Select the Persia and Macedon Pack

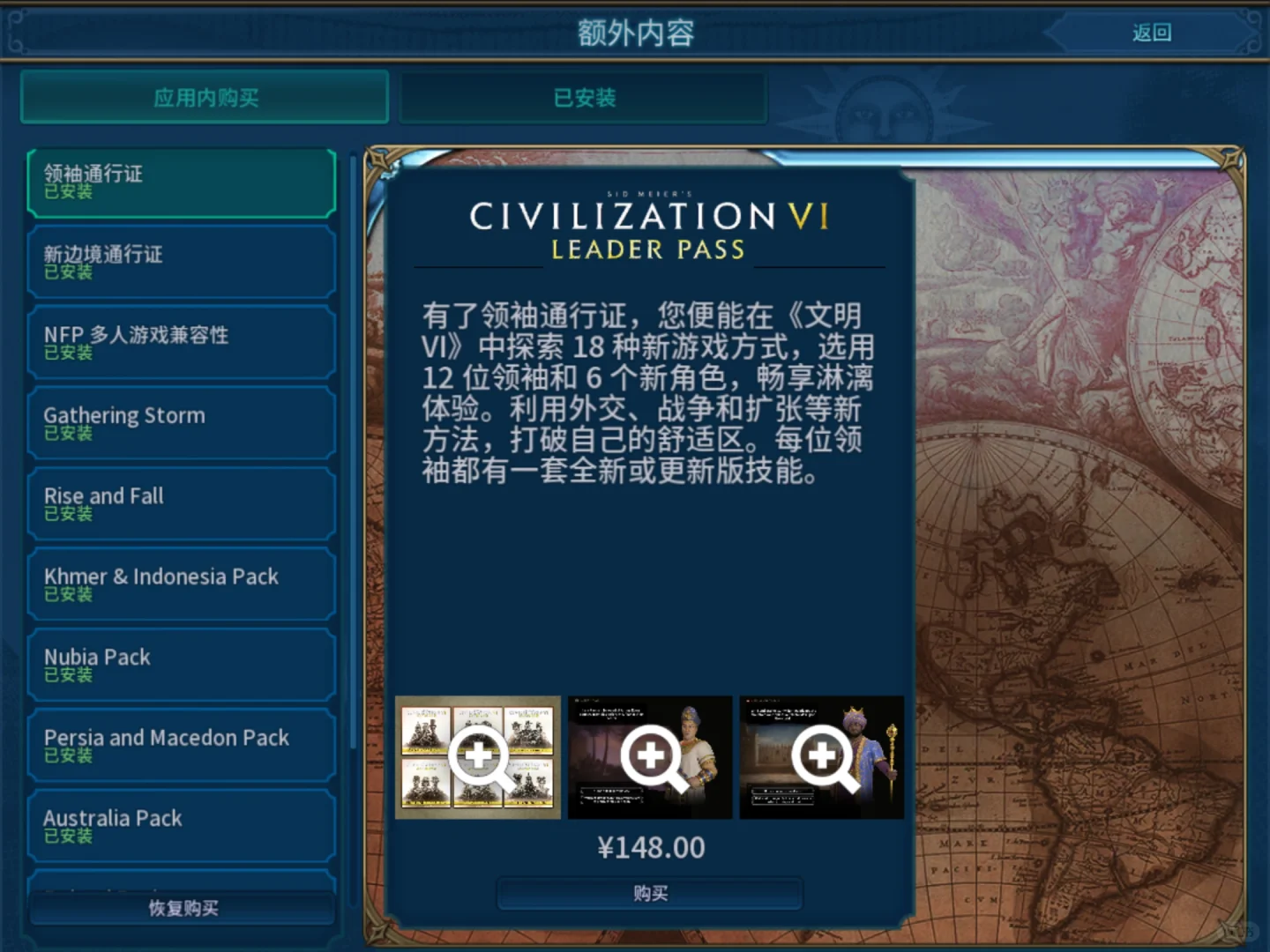181,744
